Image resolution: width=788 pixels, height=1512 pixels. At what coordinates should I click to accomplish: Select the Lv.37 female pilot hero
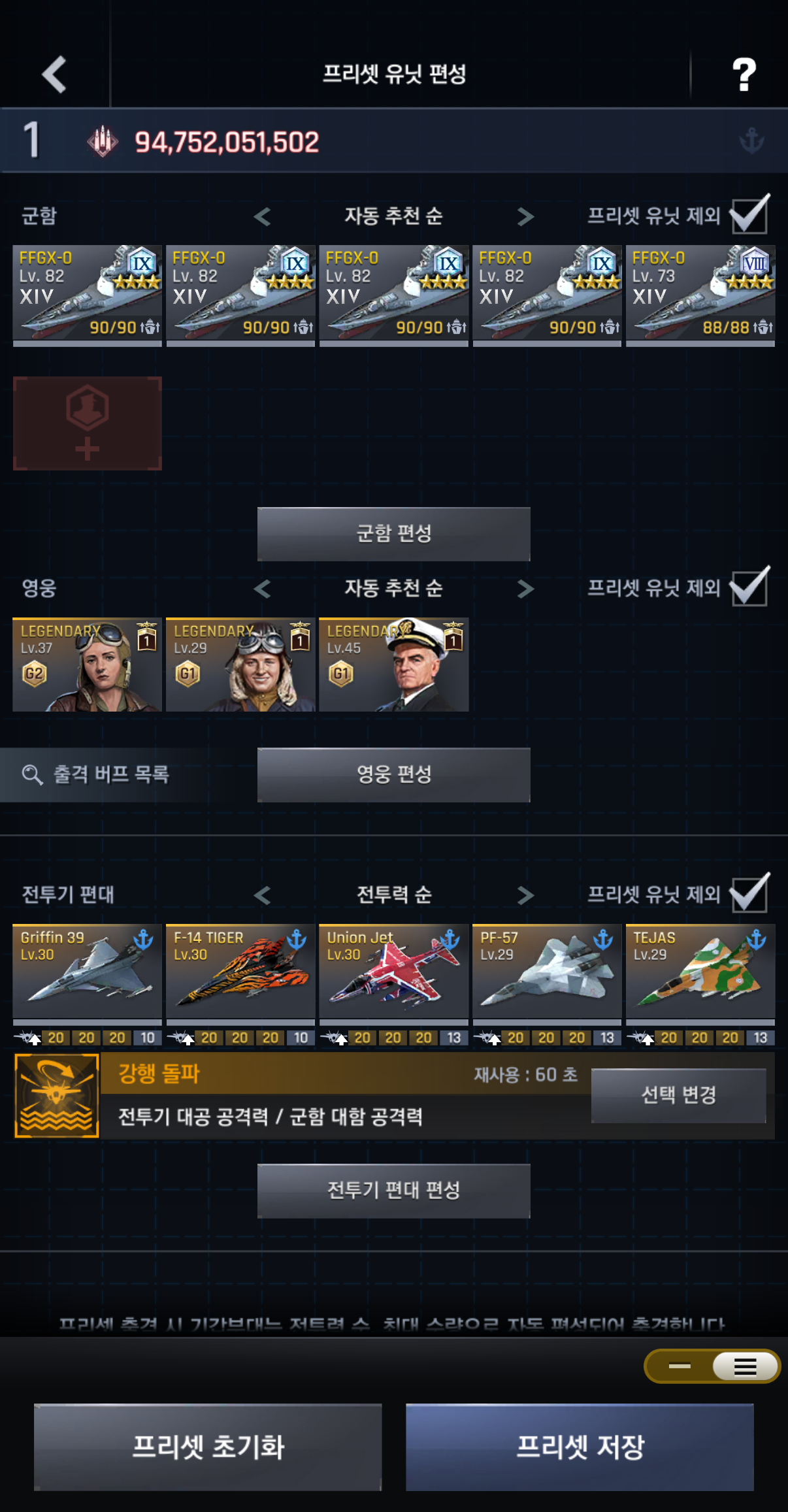pyautogui.click(x=88, y=665)
